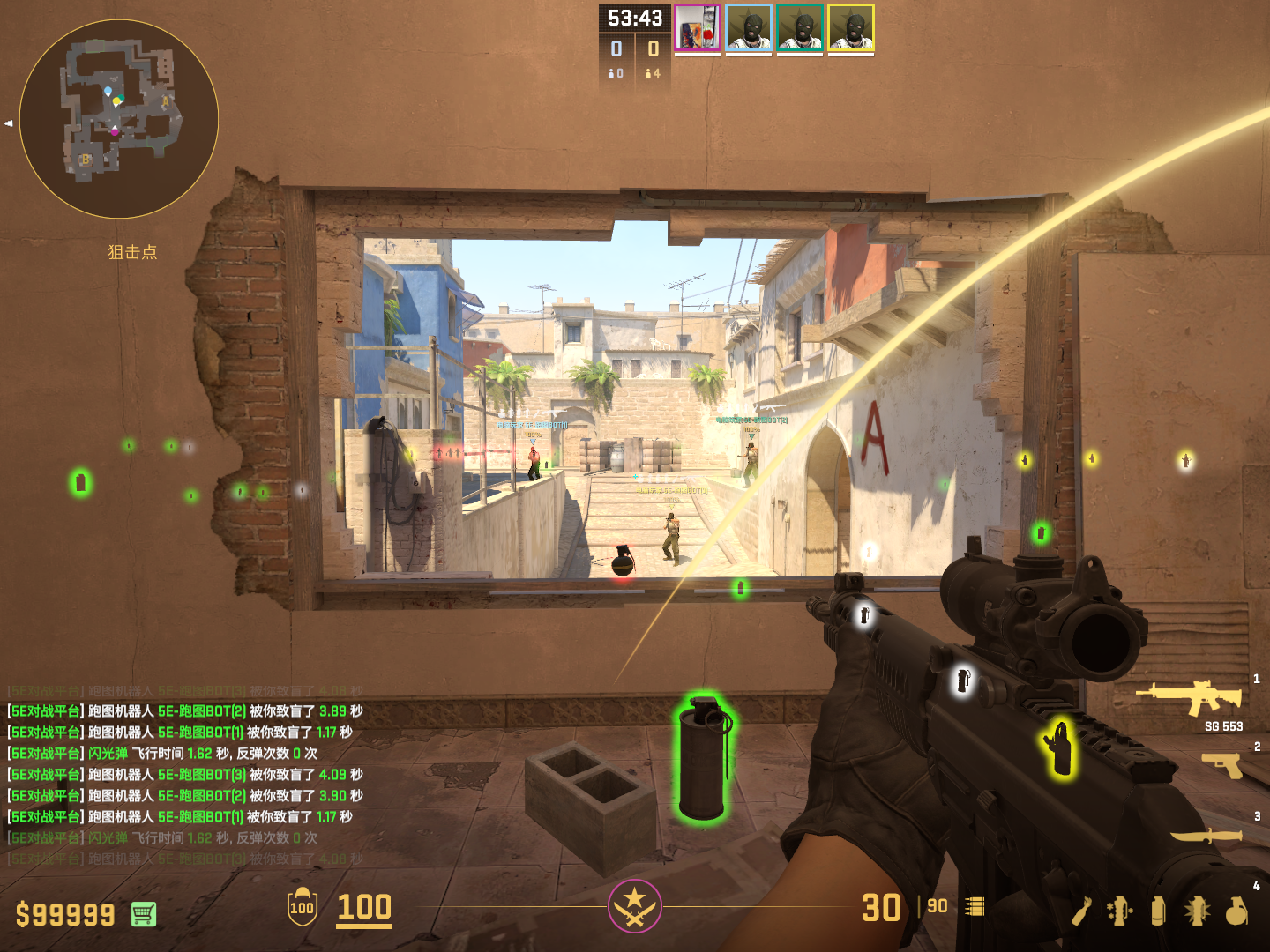Screen dimensions: 1270x952
Task: Pick the smoke grenade icon
Action: [x=1158, y=911]
